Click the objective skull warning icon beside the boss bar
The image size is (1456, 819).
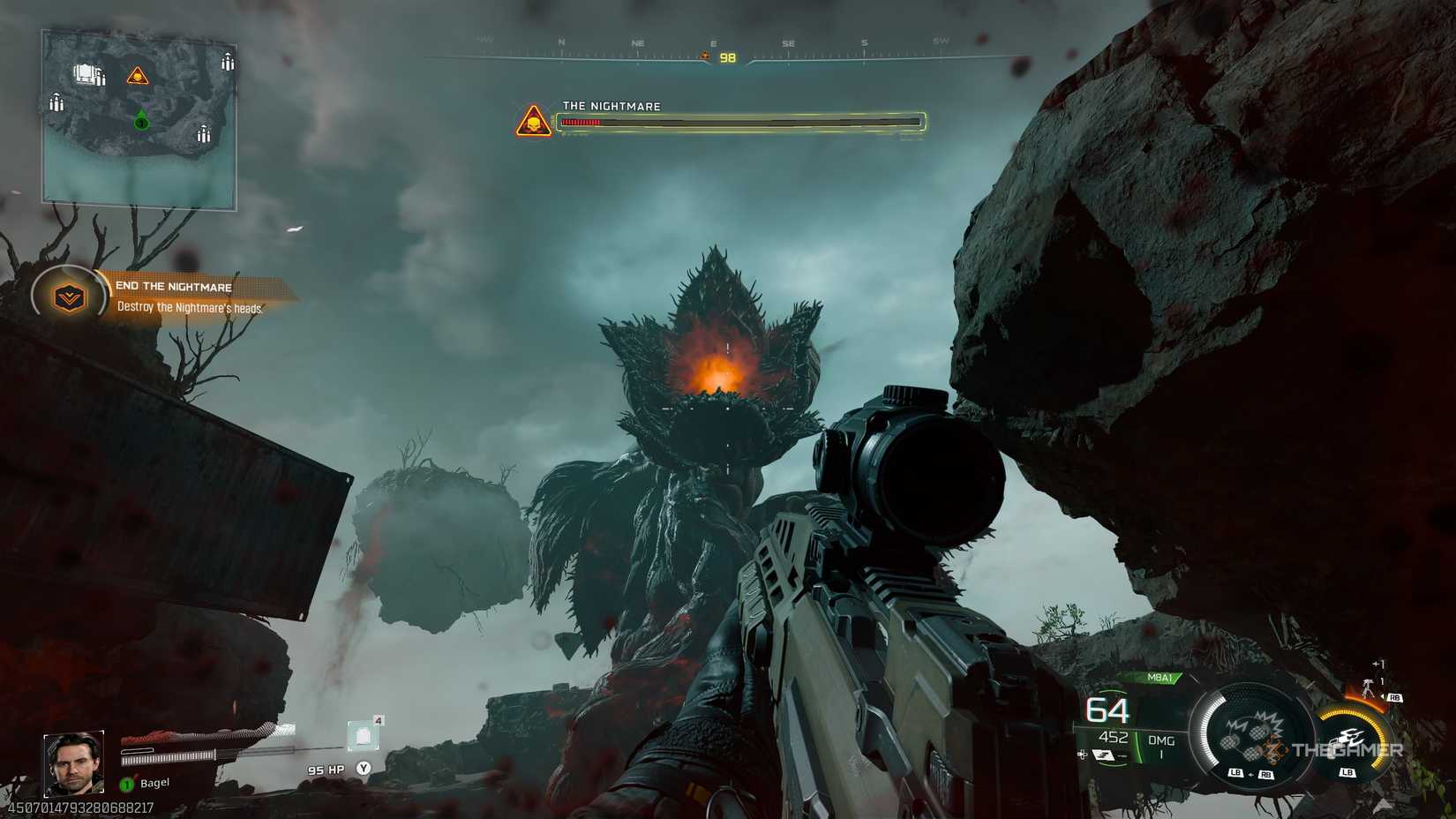coord(532,118)
